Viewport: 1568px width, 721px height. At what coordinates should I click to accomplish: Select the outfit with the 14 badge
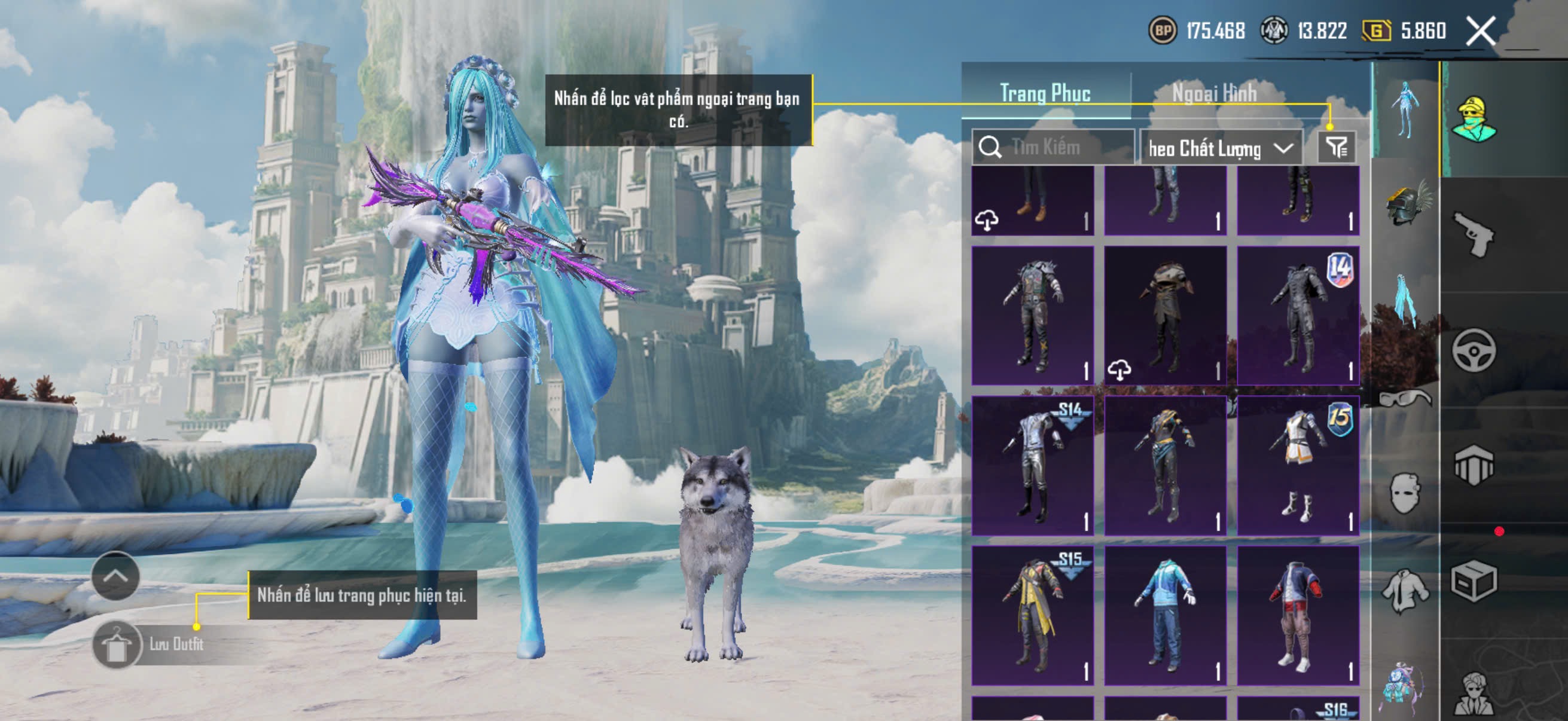(x=1298, y=315)
